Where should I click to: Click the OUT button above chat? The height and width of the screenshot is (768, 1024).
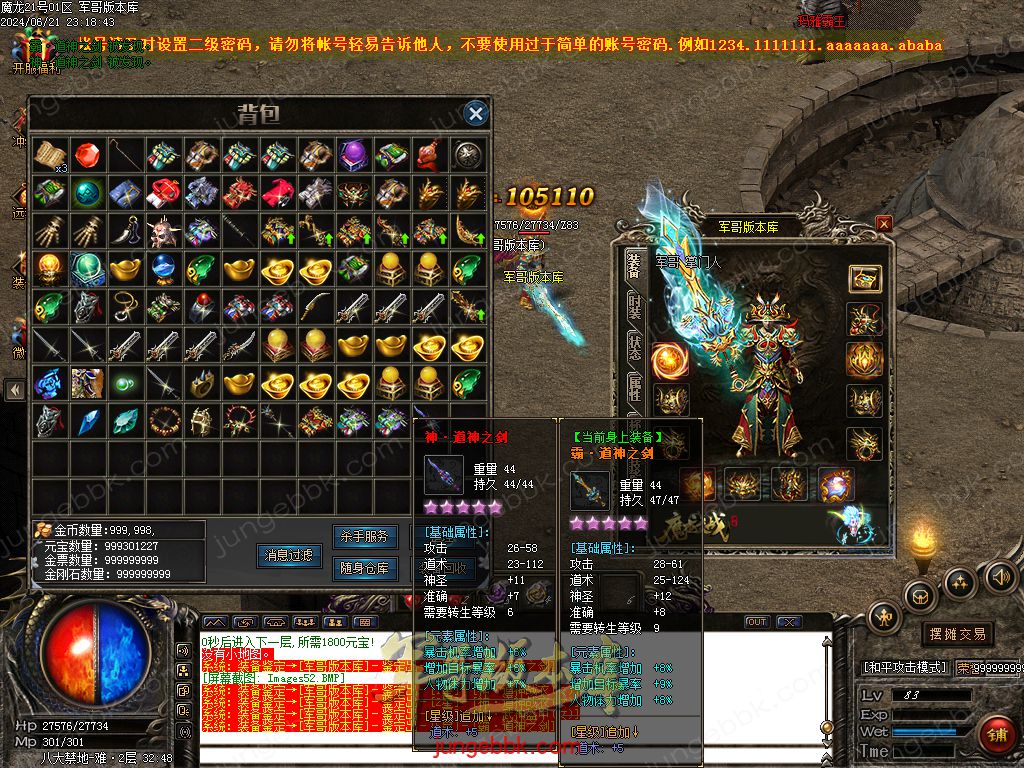coord(757,622)
